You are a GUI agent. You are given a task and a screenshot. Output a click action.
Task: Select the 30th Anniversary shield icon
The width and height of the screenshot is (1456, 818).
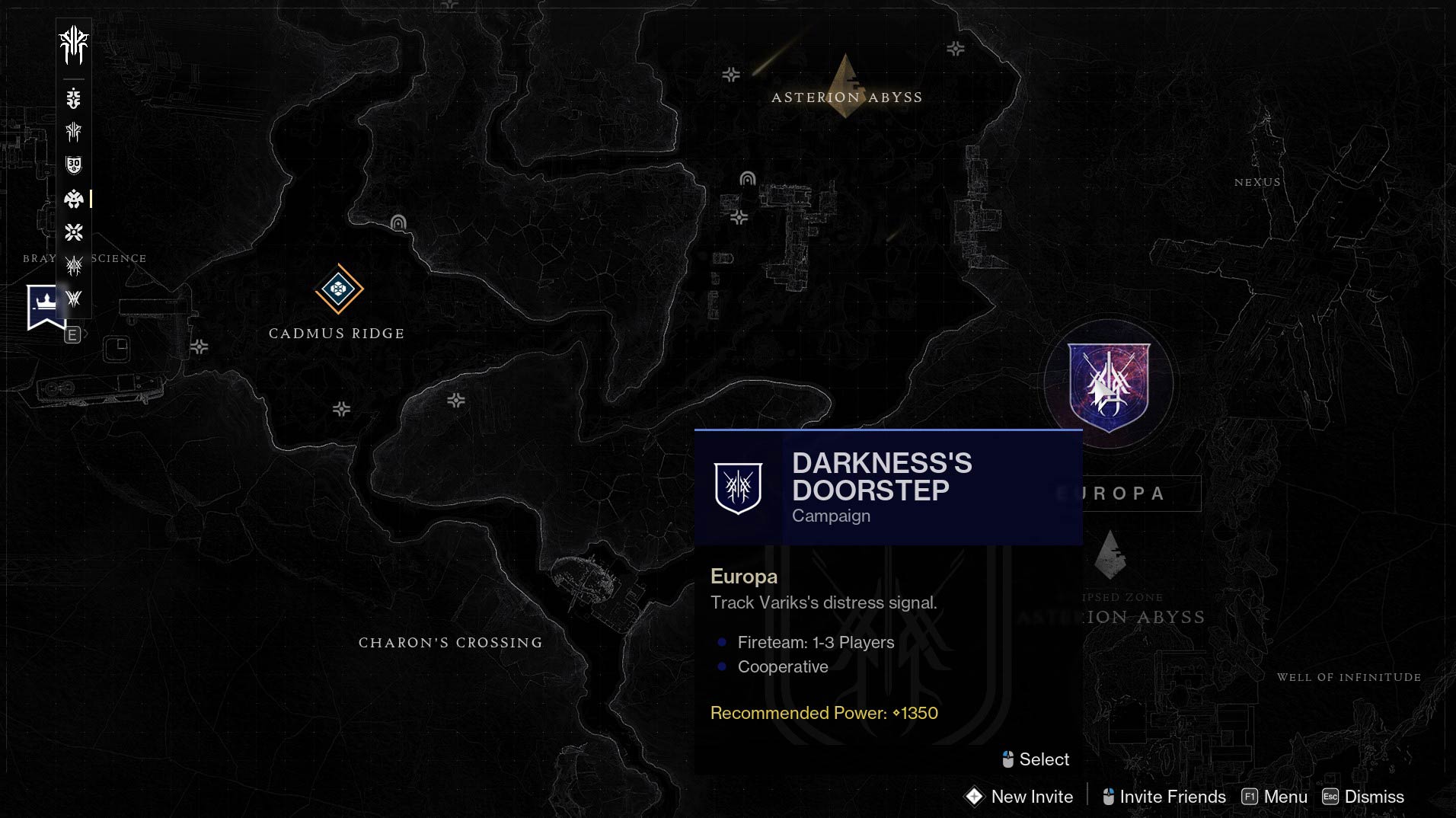tap(74, 165)
